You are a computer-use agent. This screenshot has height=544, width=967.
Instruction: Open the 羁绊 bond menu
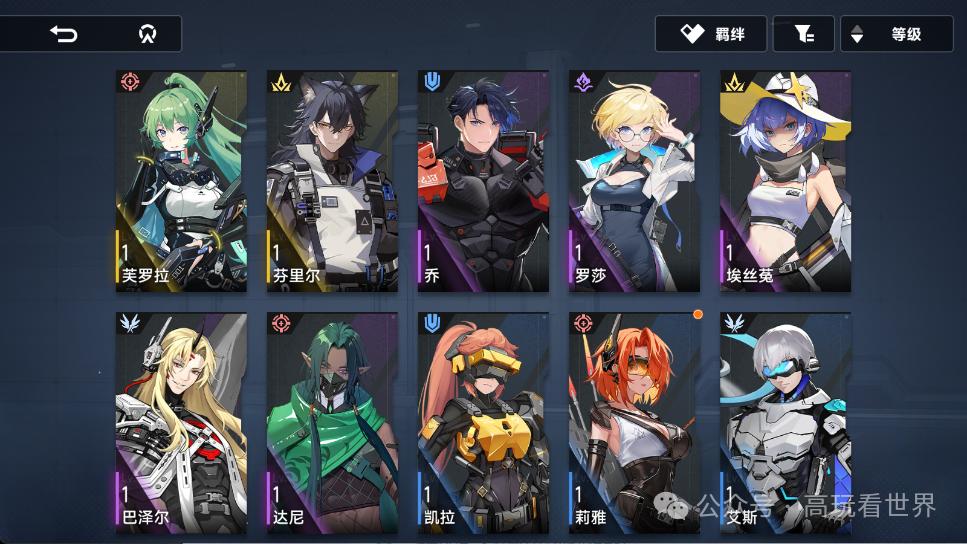click(711, 34)
